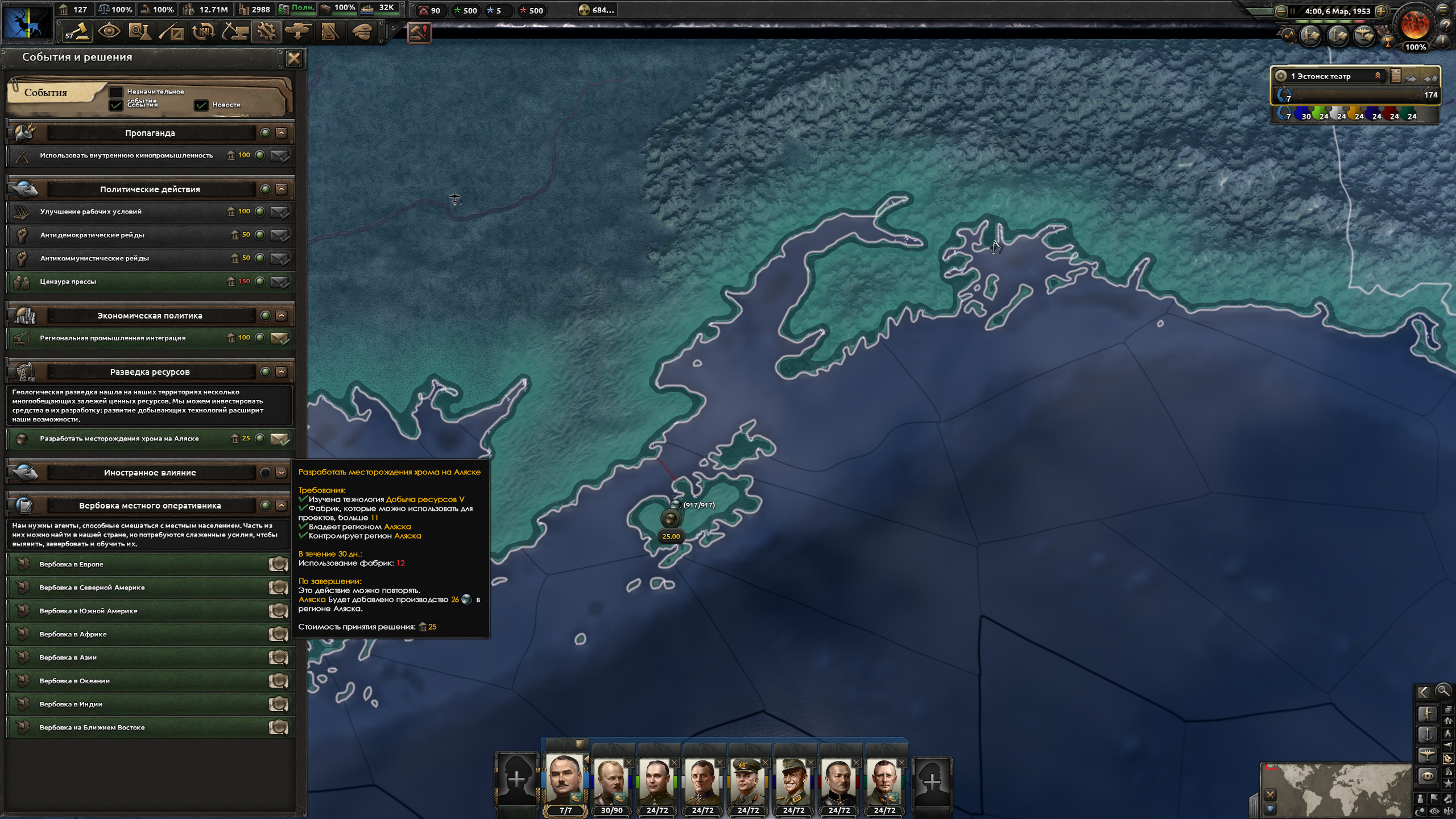Uncheck the События checkbox
This screenshot has width=1456, height=819.
117,105
